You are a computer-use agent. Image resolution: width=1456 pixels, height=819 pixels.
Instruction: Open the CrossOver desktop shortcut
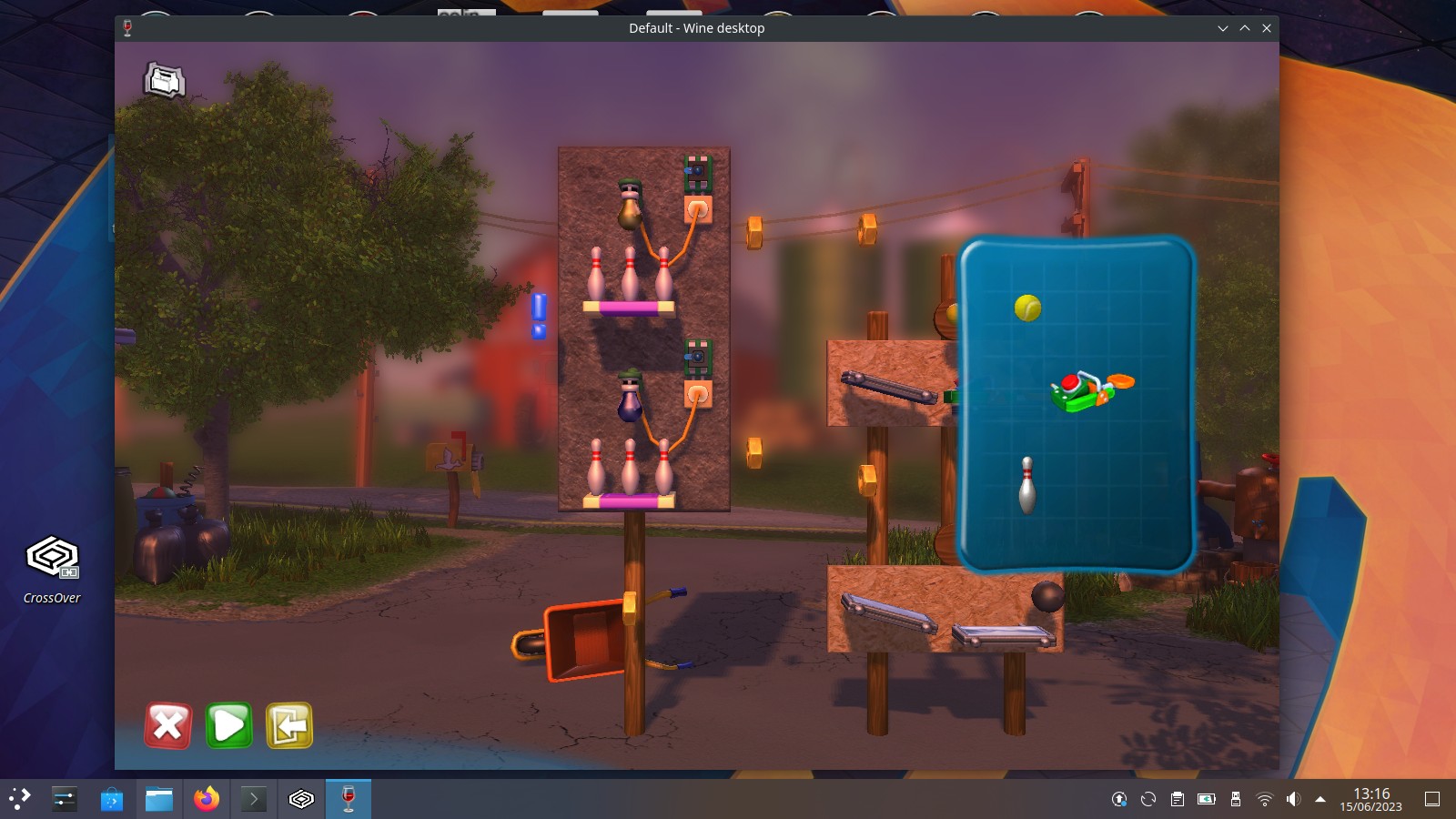pyautogui.click(x=51, y=557)
